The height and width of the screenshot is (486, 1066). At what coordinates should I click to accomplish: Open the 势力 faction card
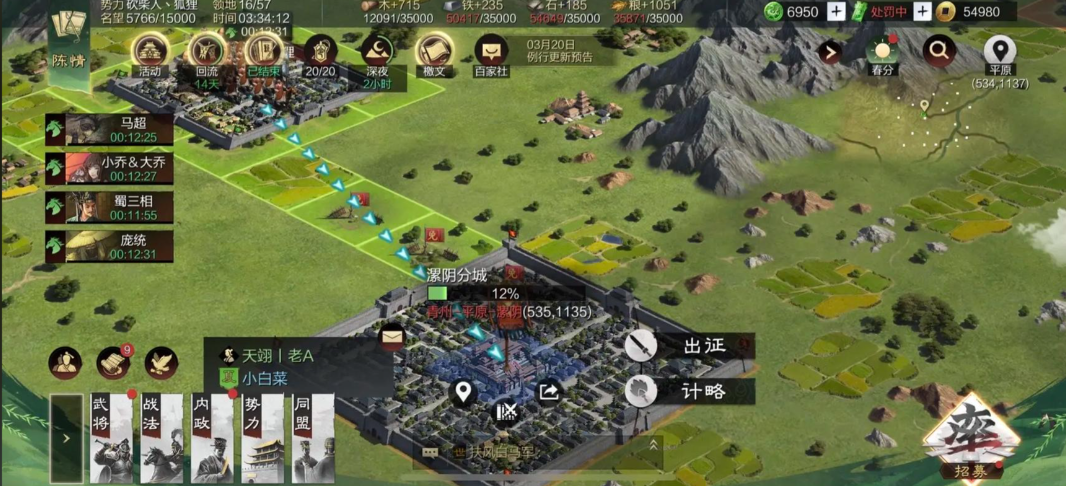point(263,438)
